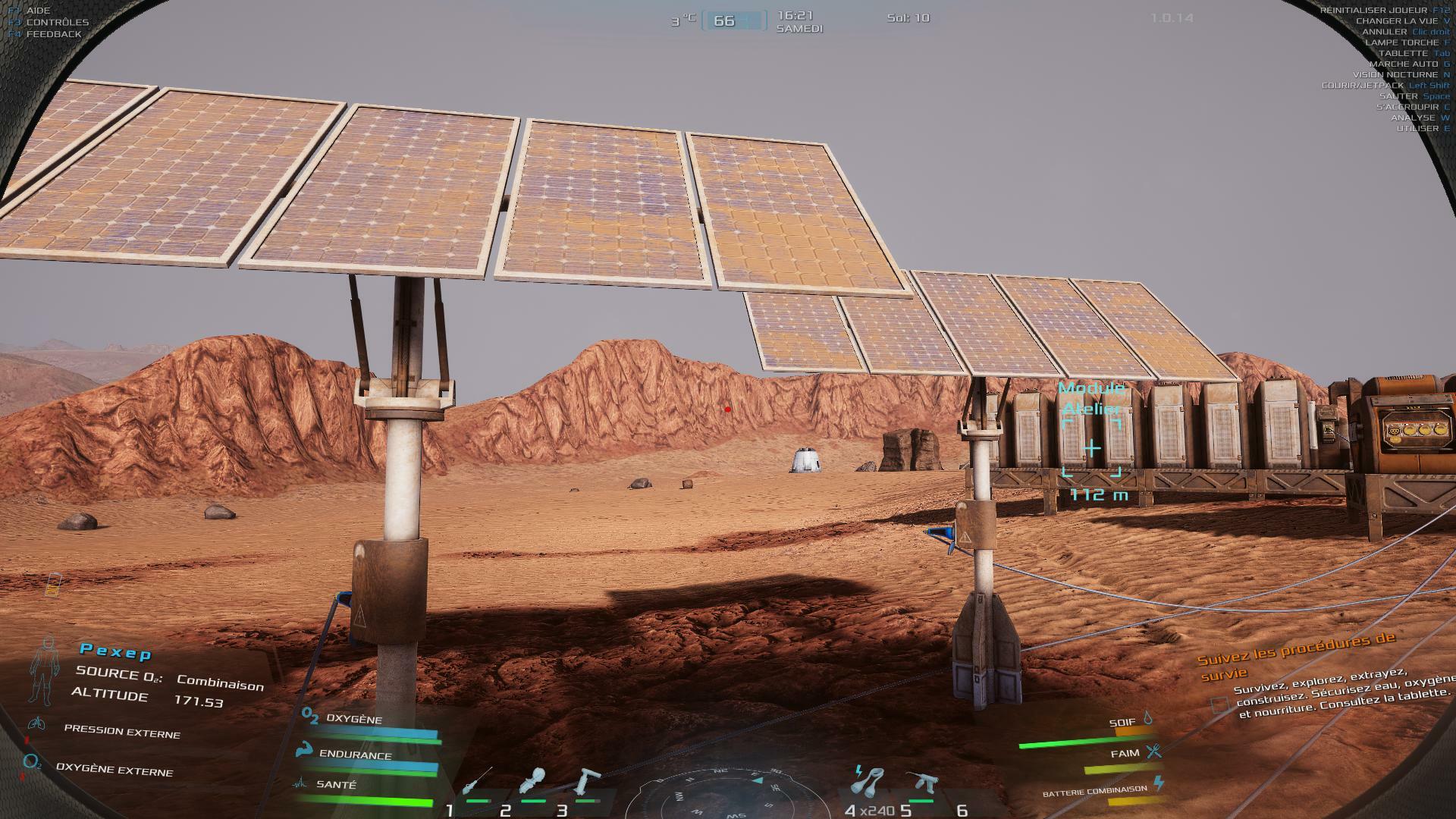Click the O2 oxygen icon

click(x=309, y=715)
